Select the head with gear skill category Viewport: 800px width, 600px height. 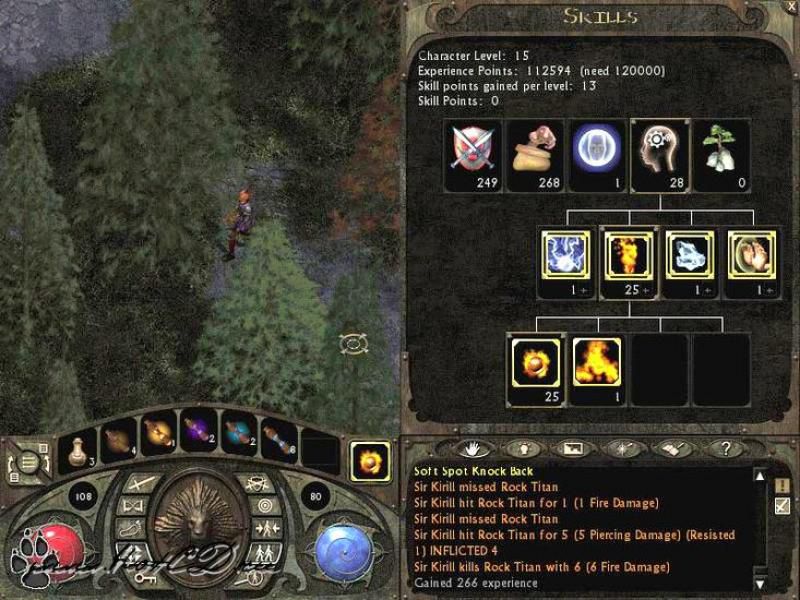point(659,148)
